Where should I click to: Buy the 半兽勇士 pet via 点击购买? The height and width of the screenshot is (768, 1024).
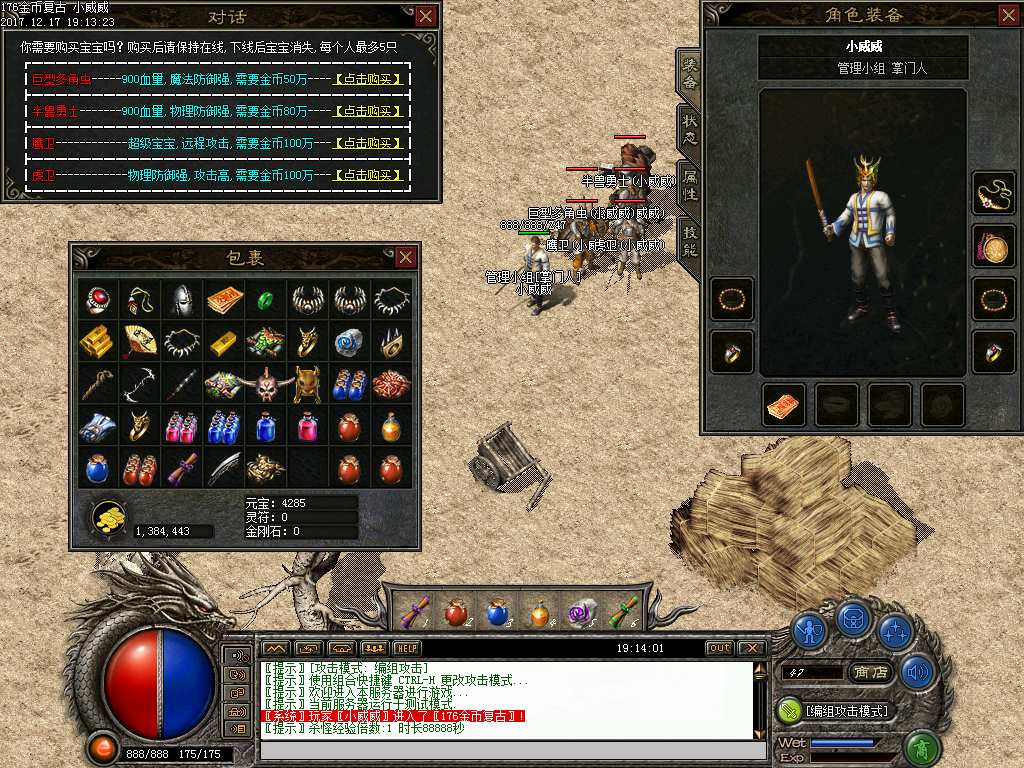pyautogui.click(x=369, y=111)
